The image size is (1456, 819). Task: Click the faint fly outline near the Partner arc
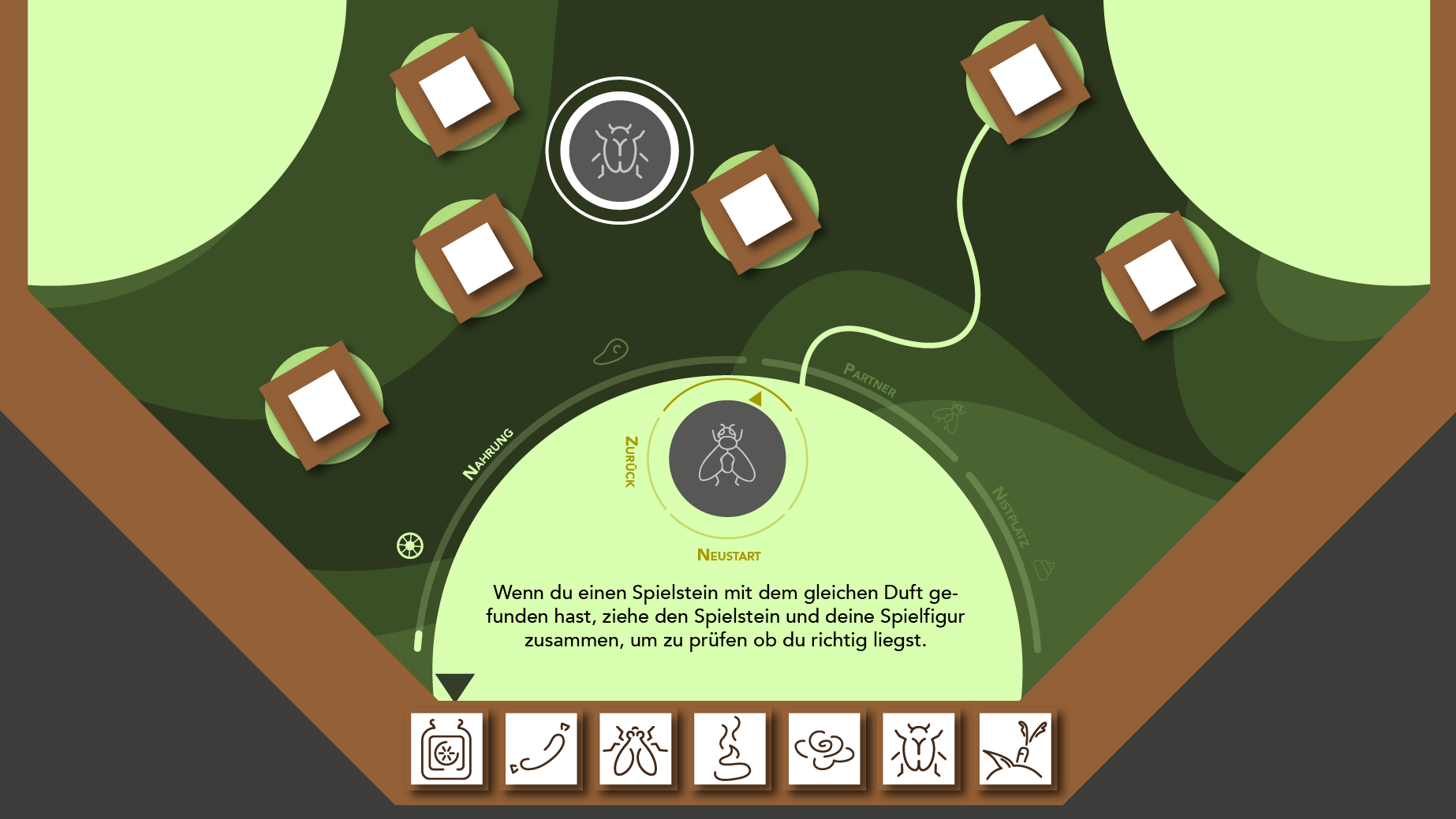click(x=950, y=416)
